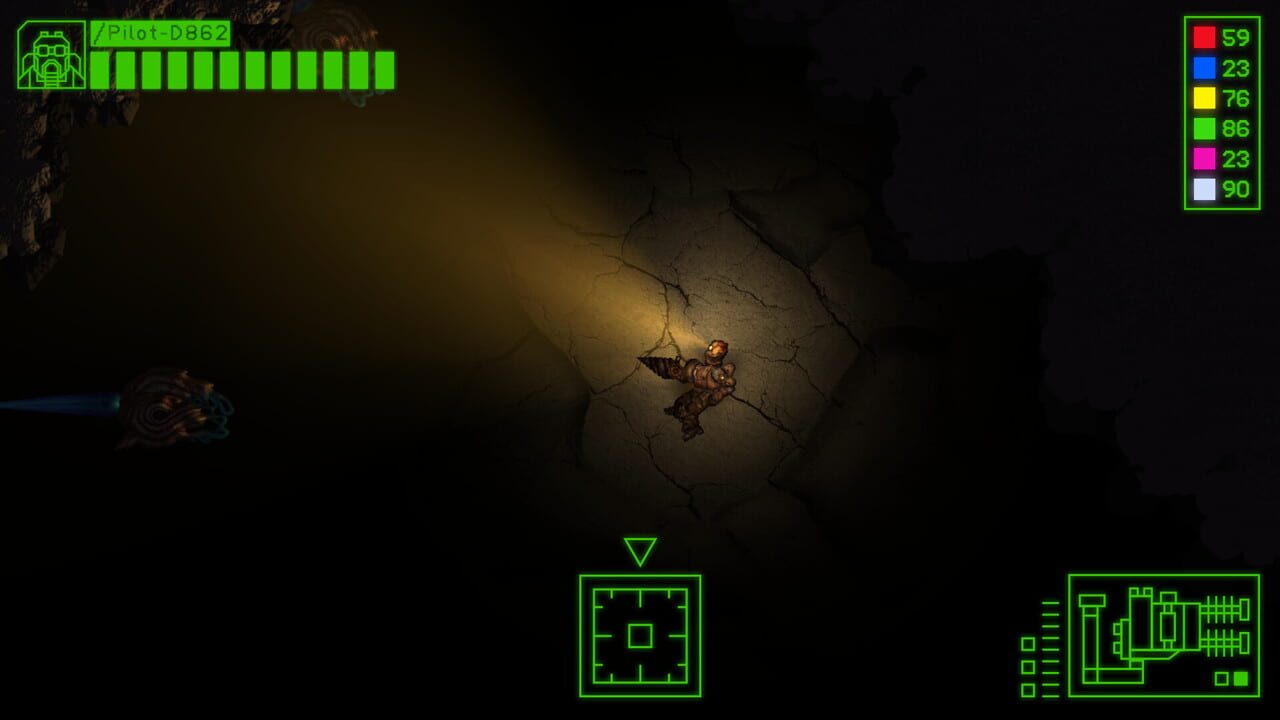Click the drill arm in the schematic
This screenshot has height=720, width=1280.
1091,640
